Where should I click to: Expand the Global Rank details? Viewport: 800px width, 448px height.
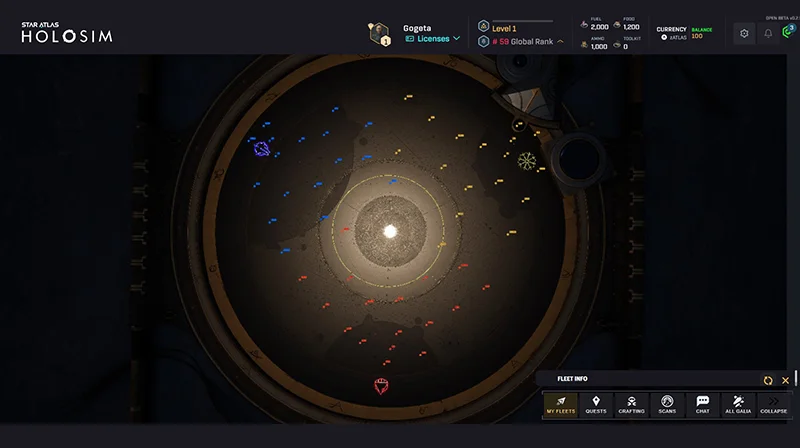(x=560, y=42)
